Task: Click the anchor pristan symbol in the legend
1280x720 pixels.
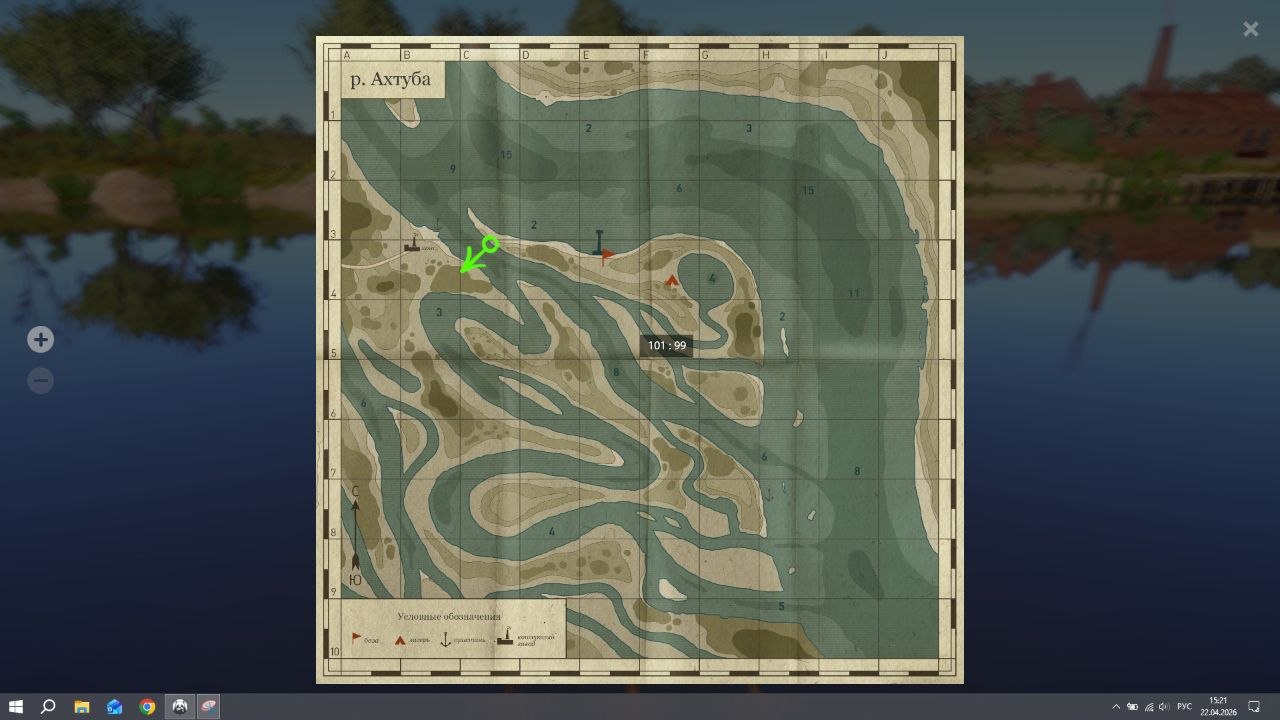Action: click(446, 639)
